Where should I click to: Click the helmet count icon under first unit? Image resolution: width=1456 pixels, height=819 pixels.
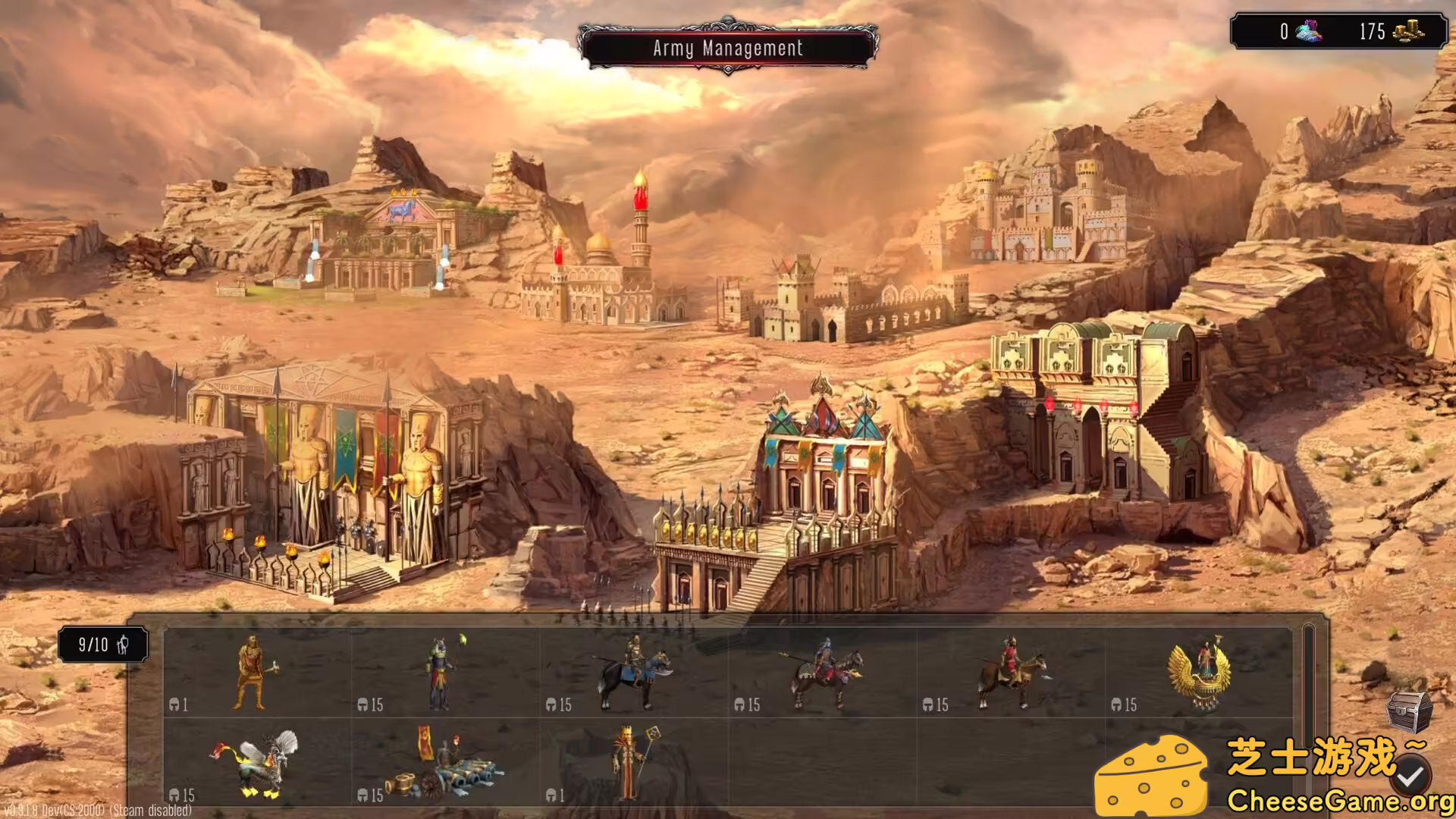pyautogui.click(x=176, y=704)
